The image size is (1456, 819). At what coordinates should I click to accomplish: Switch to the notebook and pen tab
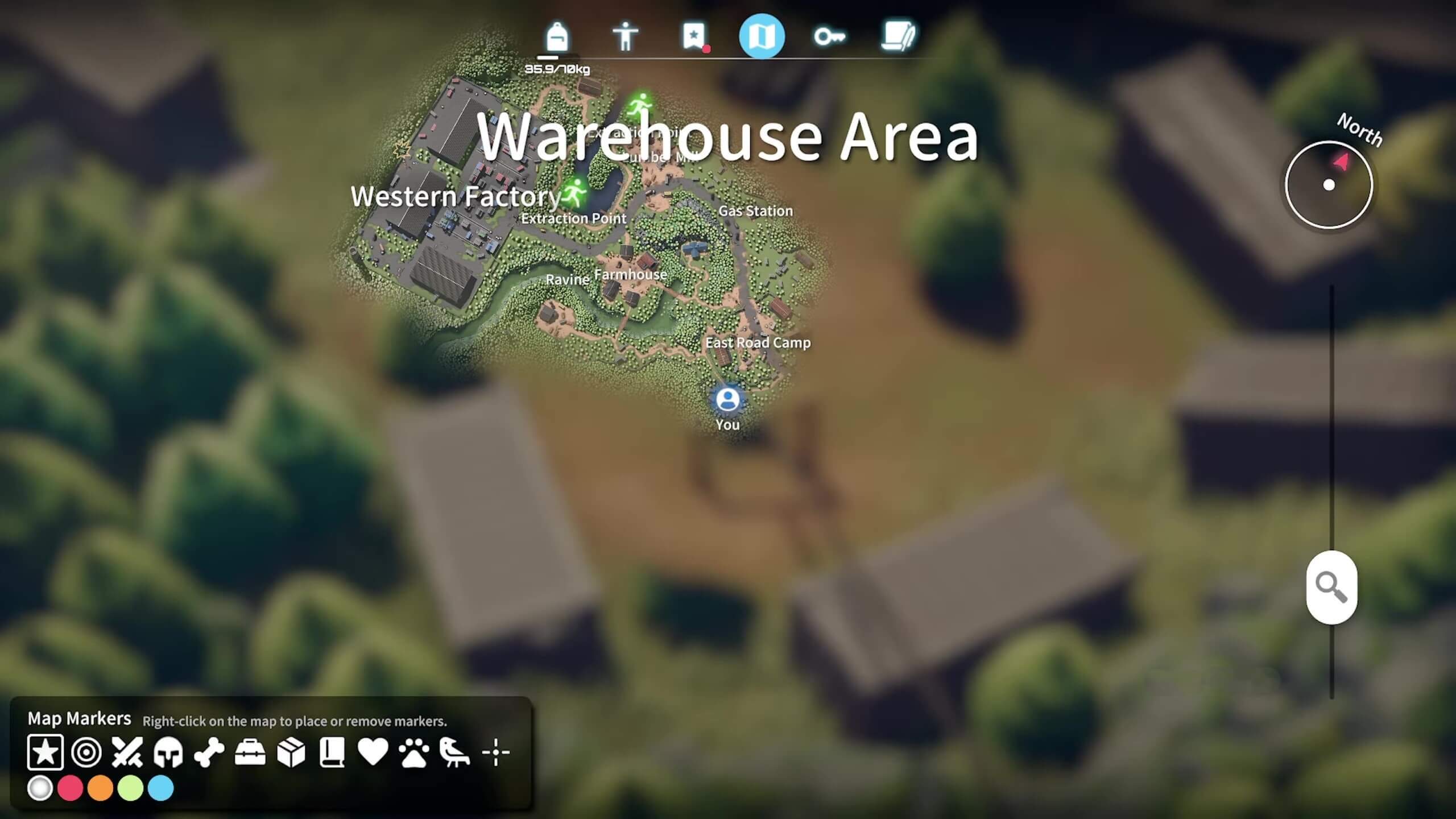click(x=897, y=38)
